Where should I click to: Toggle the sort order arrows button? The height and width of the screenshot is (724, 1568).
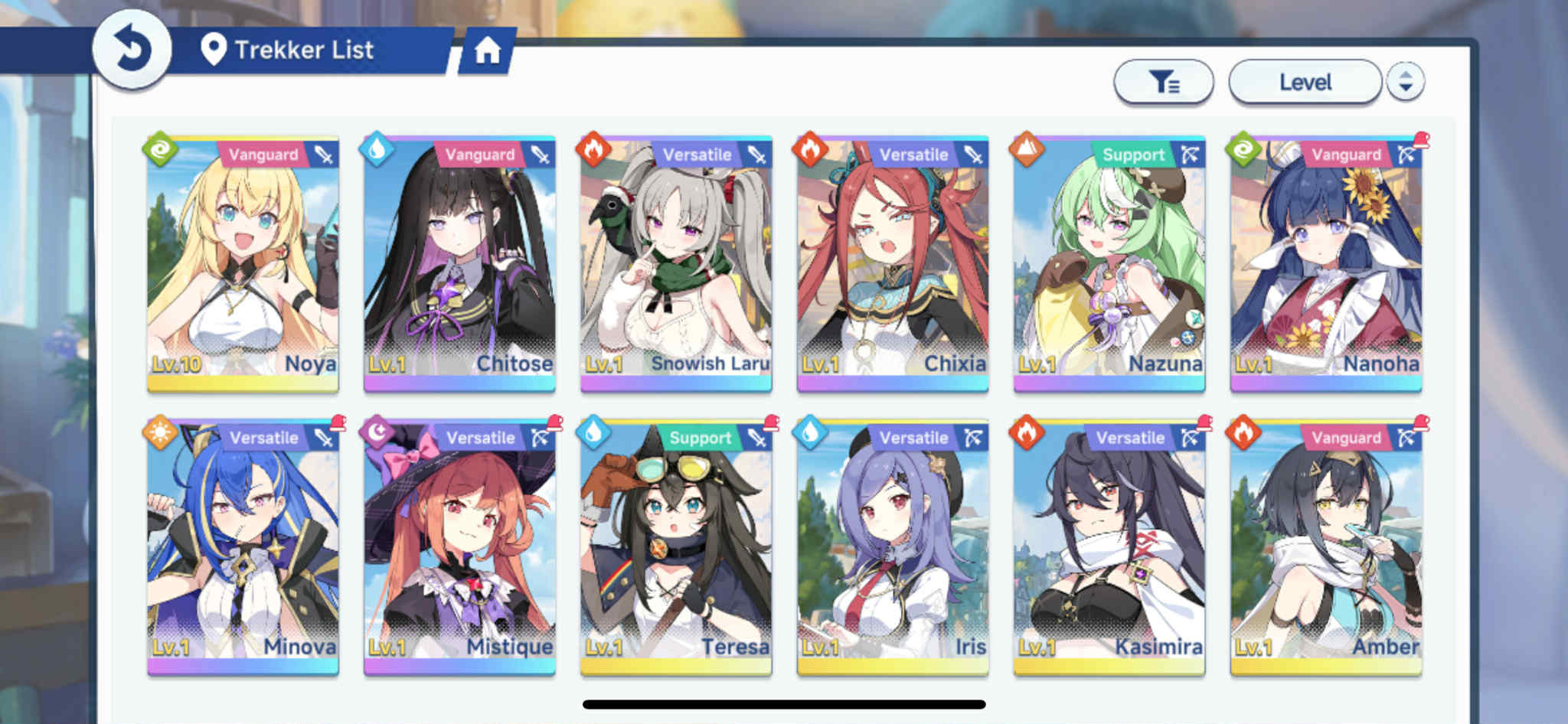pyautogui.click(x=1405, y=82)
